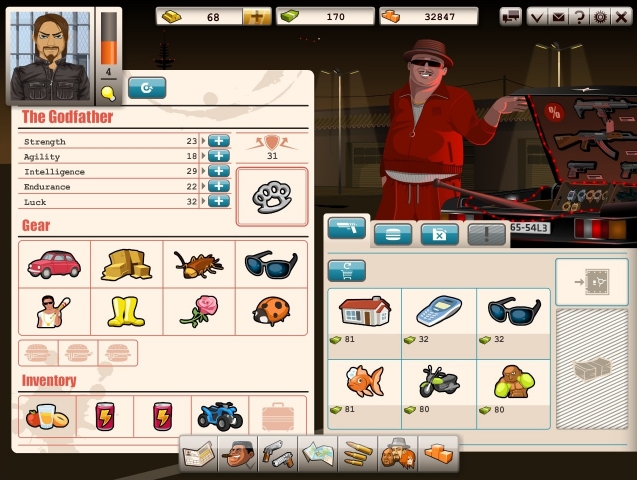Viewport: 637px width, 480px height.
Task: Increase the Luck stat
Action: (x=219, y=201)
